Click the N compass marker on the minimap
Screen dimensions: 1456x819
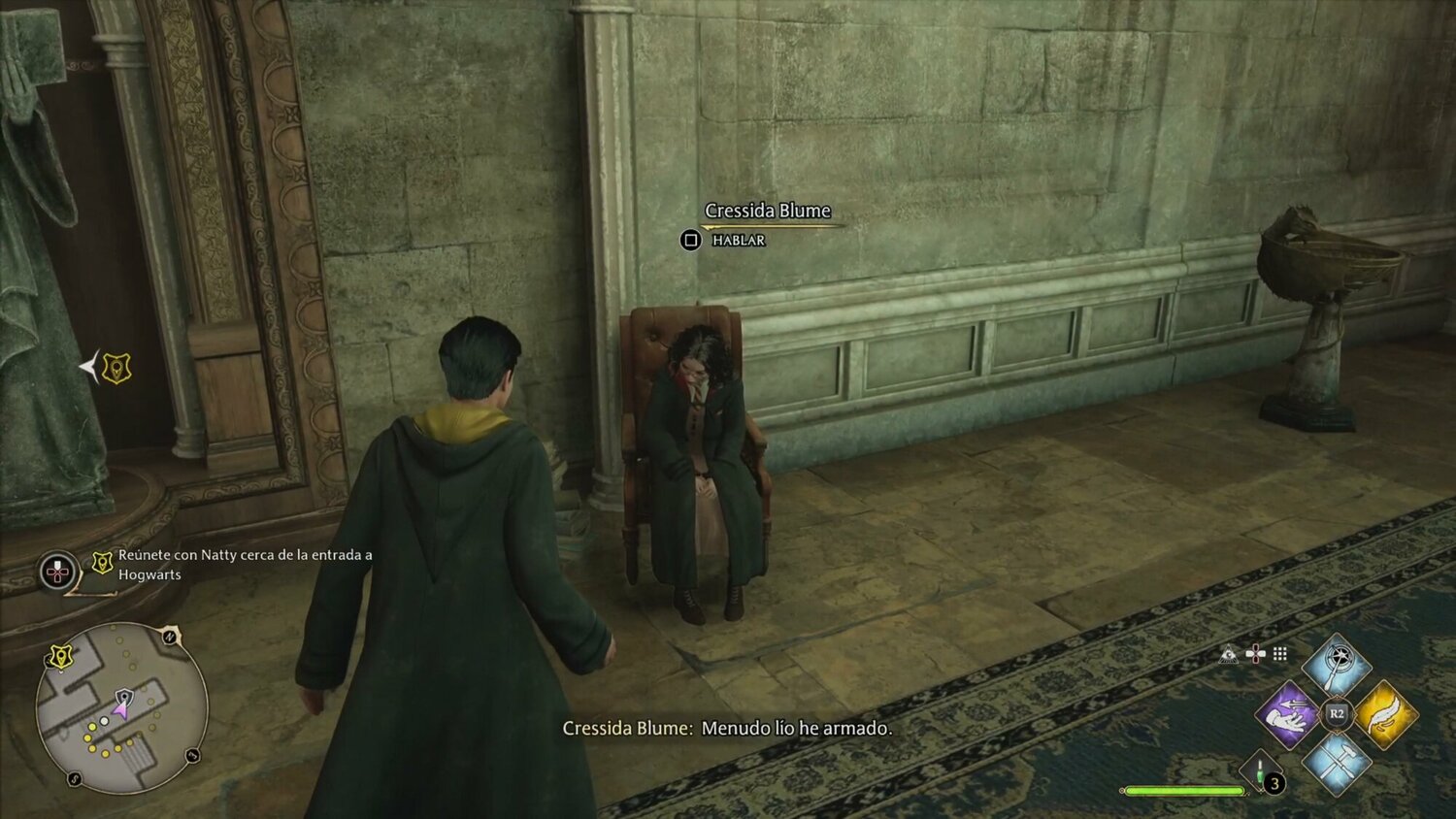[168, 637]
